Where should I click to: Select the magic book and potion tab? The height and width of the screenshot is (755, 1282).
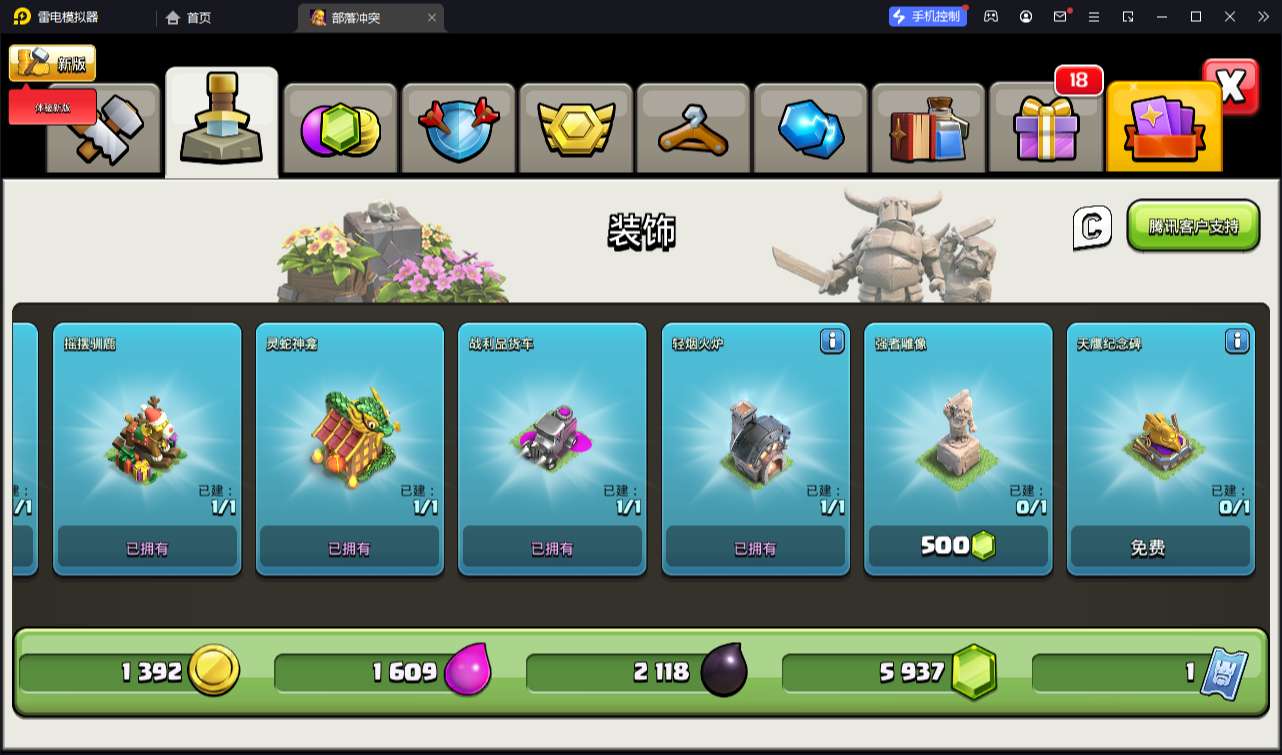click(x=927, y=130)
